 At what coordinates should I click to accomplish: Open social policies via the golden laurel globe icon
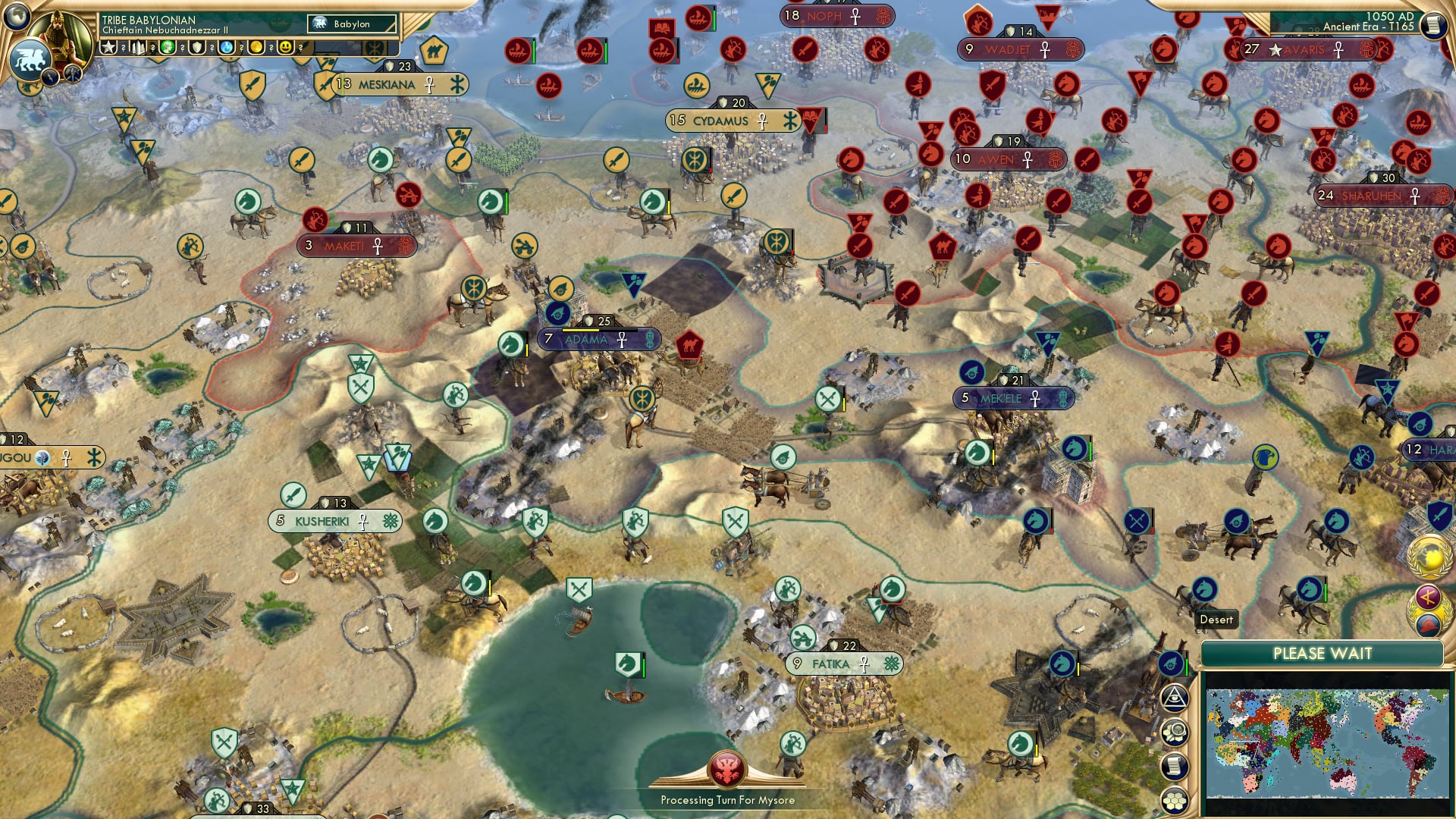click(x=1430, y=556)
